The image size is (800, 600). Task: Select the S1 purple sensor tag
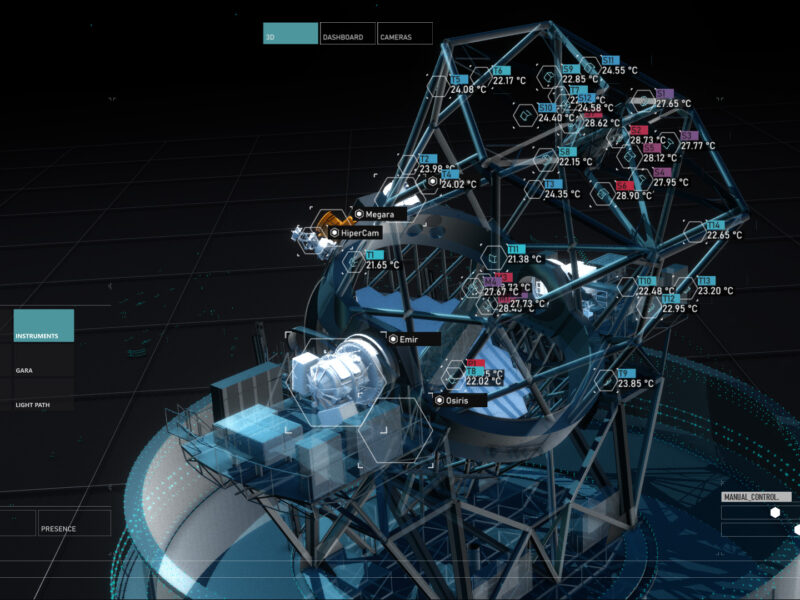point(664,93)
